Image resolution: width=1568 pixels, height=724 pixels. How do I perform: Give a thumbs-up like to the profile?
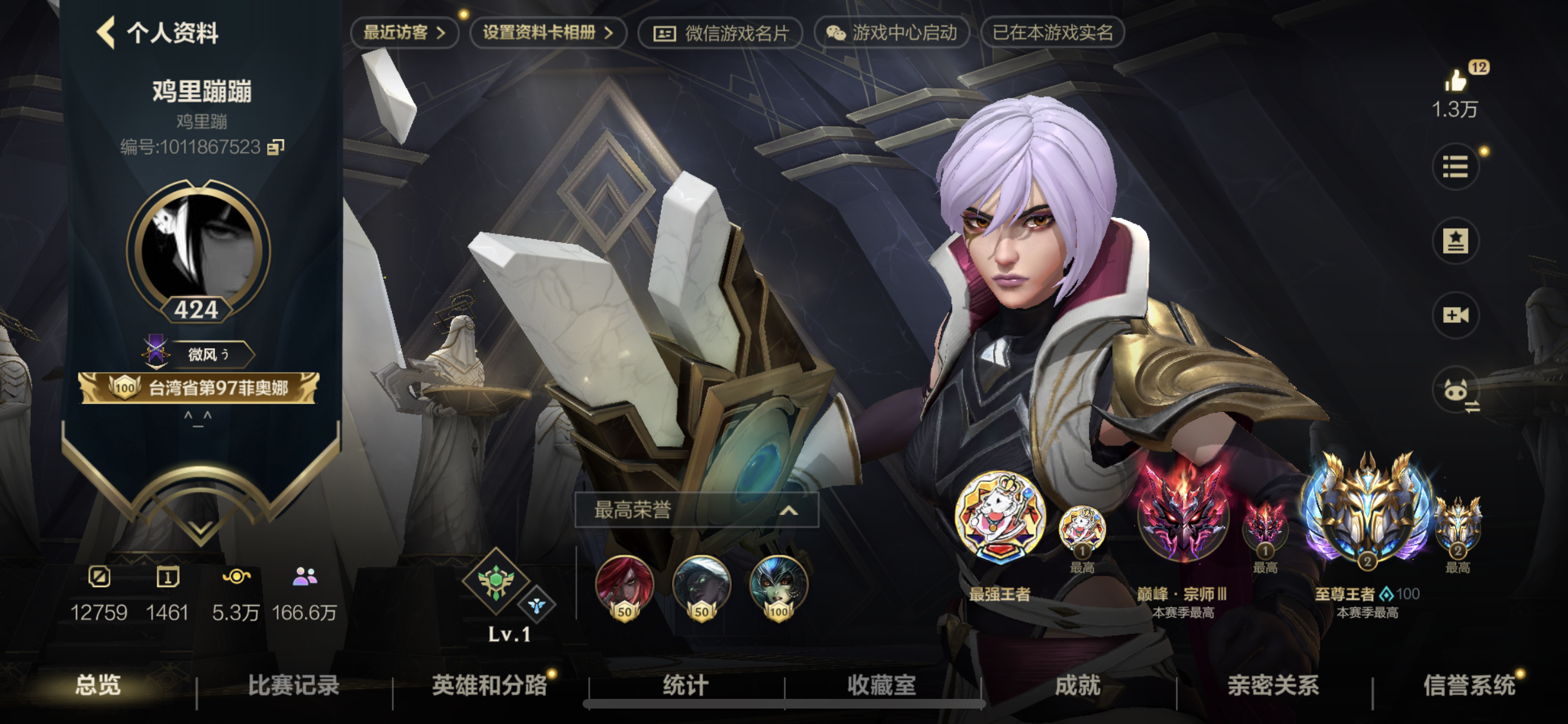[1455, 82]
